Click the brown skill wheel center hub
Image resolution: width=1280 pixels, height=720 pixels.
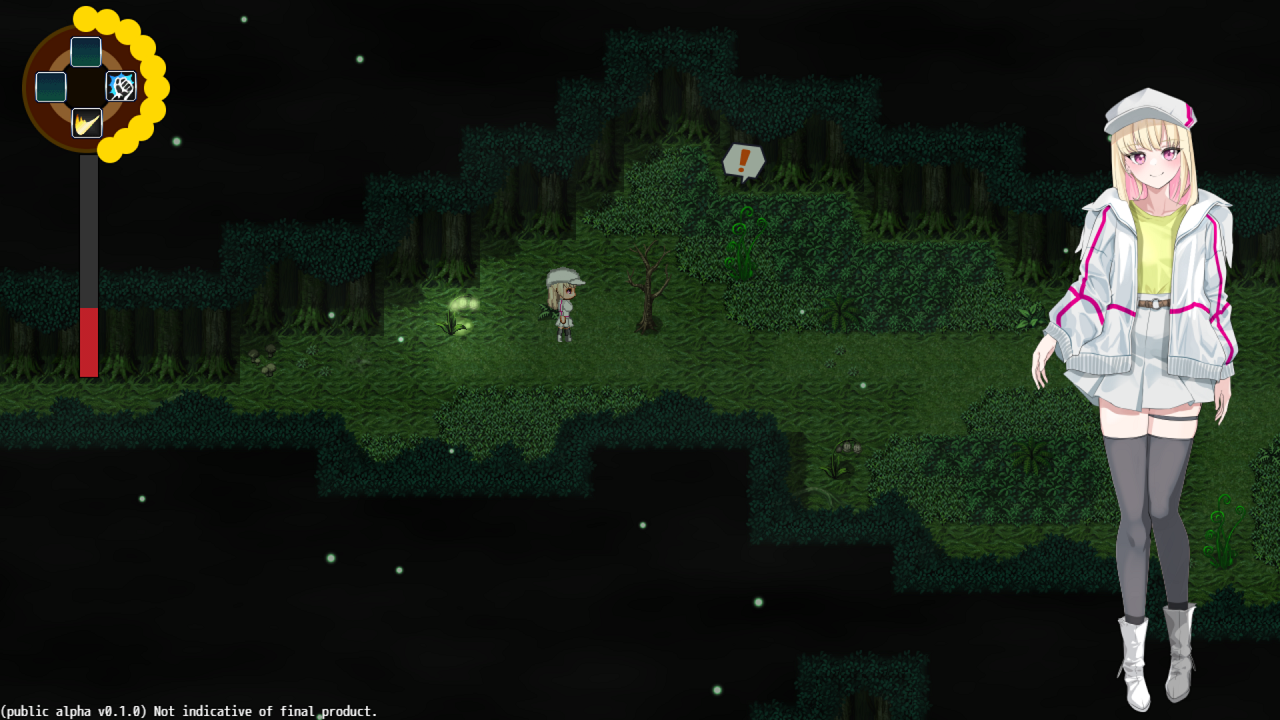pyautogui.click(x=85, y=87)
